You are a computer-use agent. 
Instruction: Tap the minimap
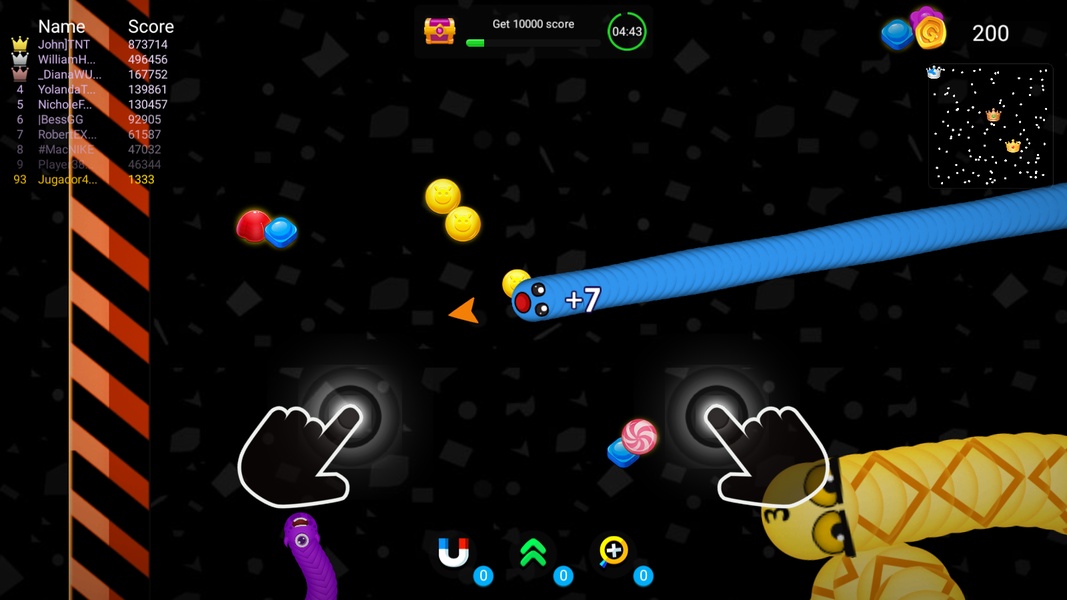click(x=989, y=126)
